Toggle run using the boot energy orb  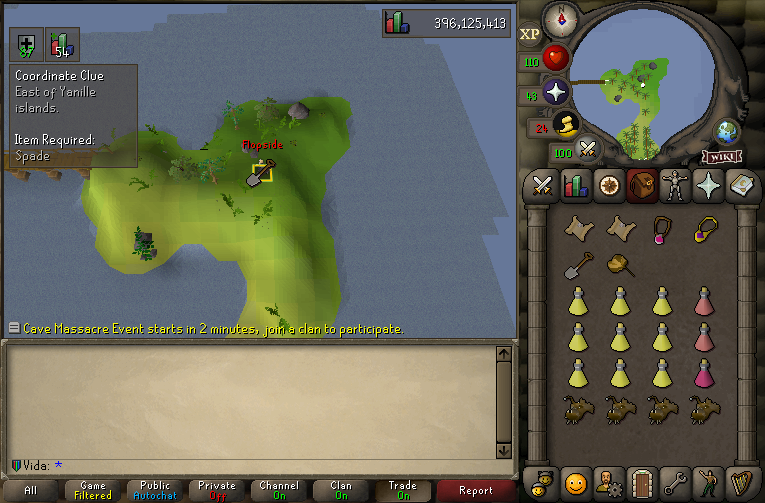(x=567, y=124)
